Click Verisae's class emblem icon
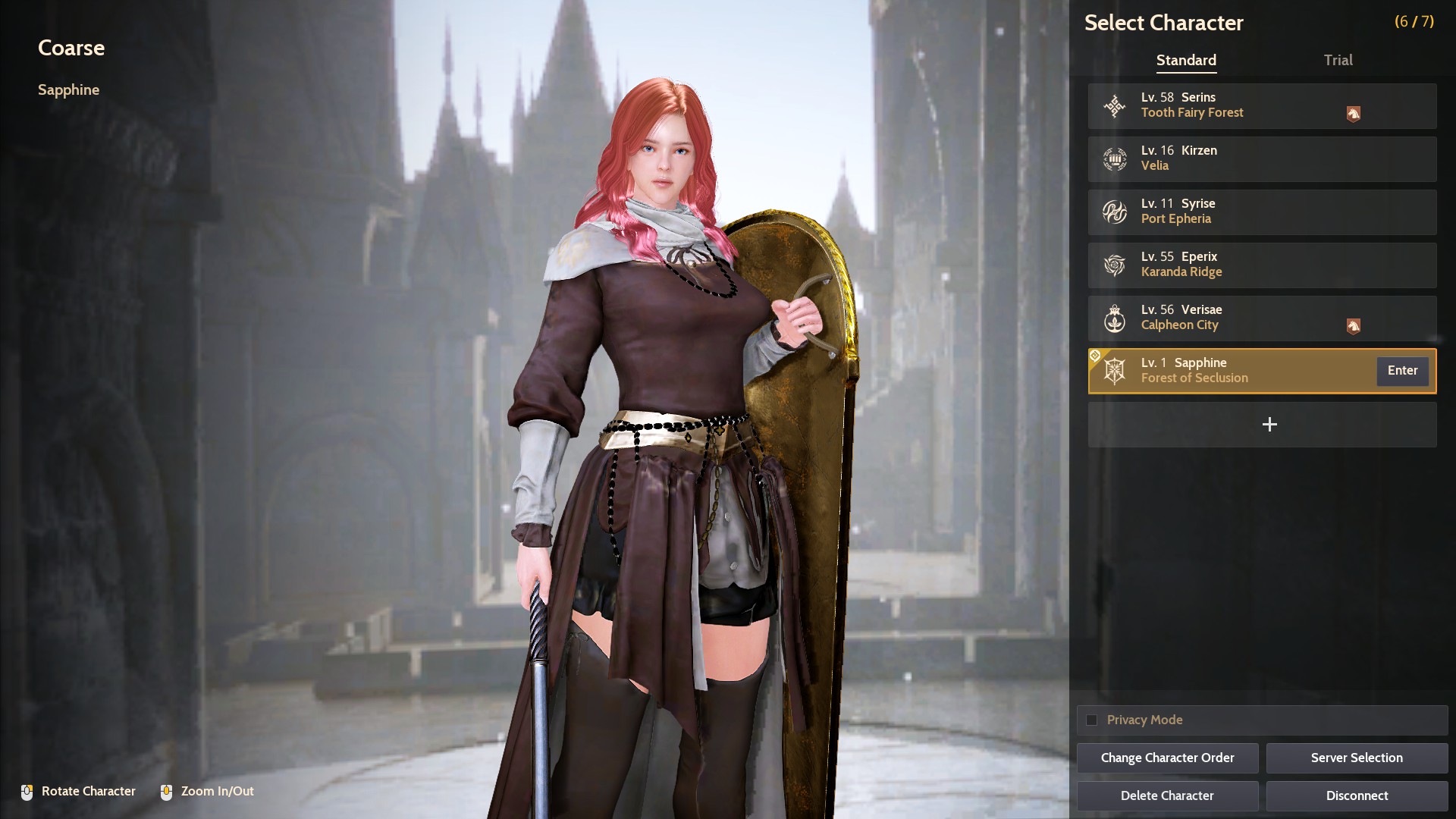The height and width of the screenshot is (819, 1456). [1114, 318]
